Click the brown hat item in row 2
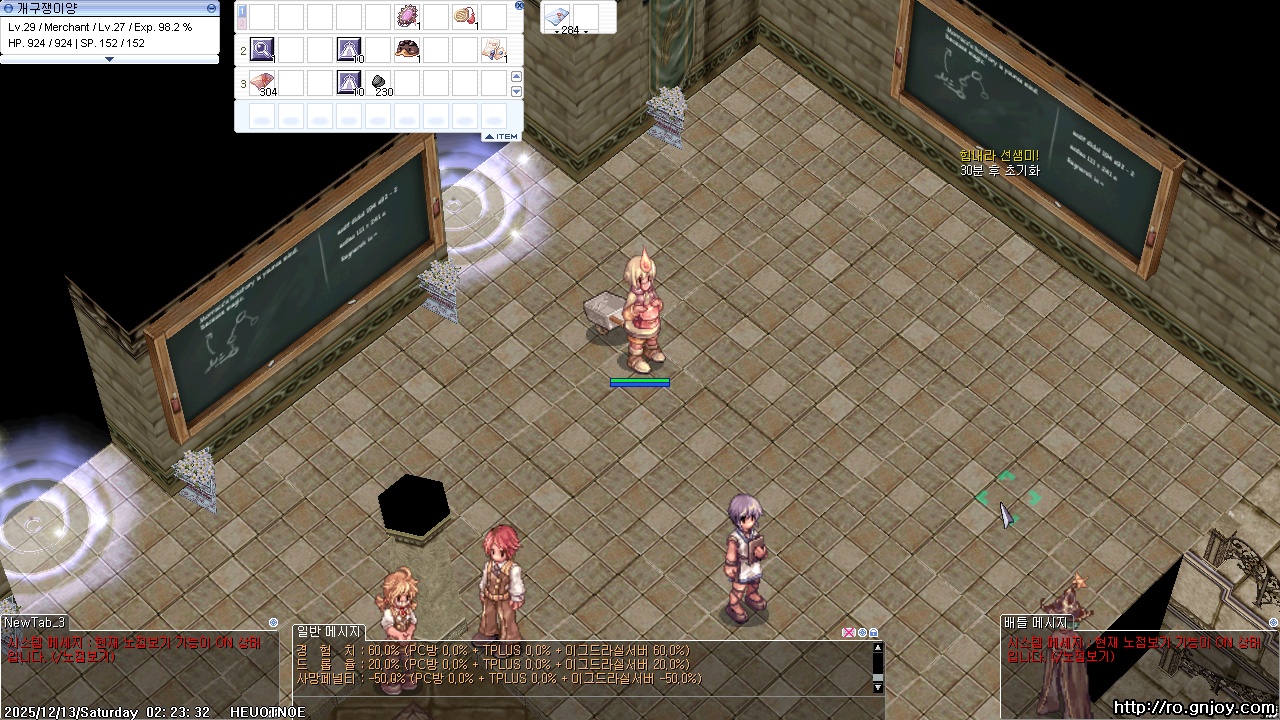 (407, 49)
